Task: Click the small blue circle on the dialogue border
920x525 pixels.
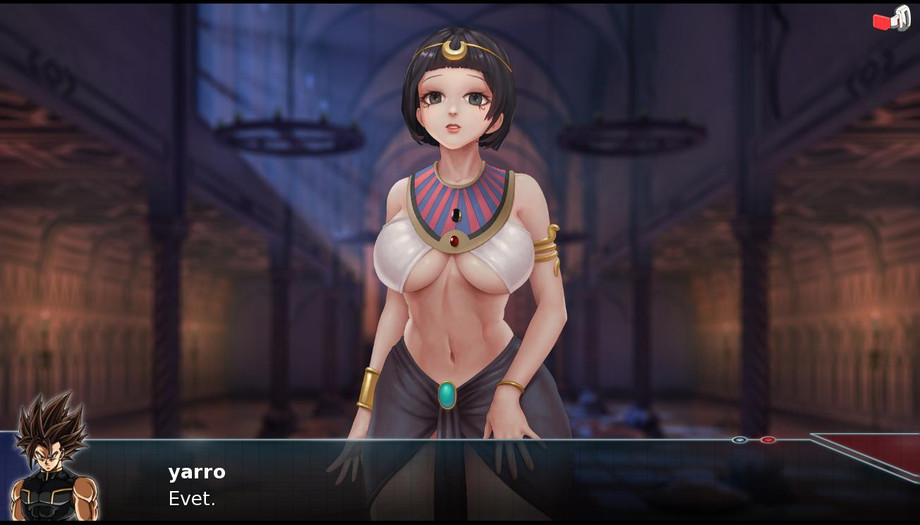Action: [739, 440]
